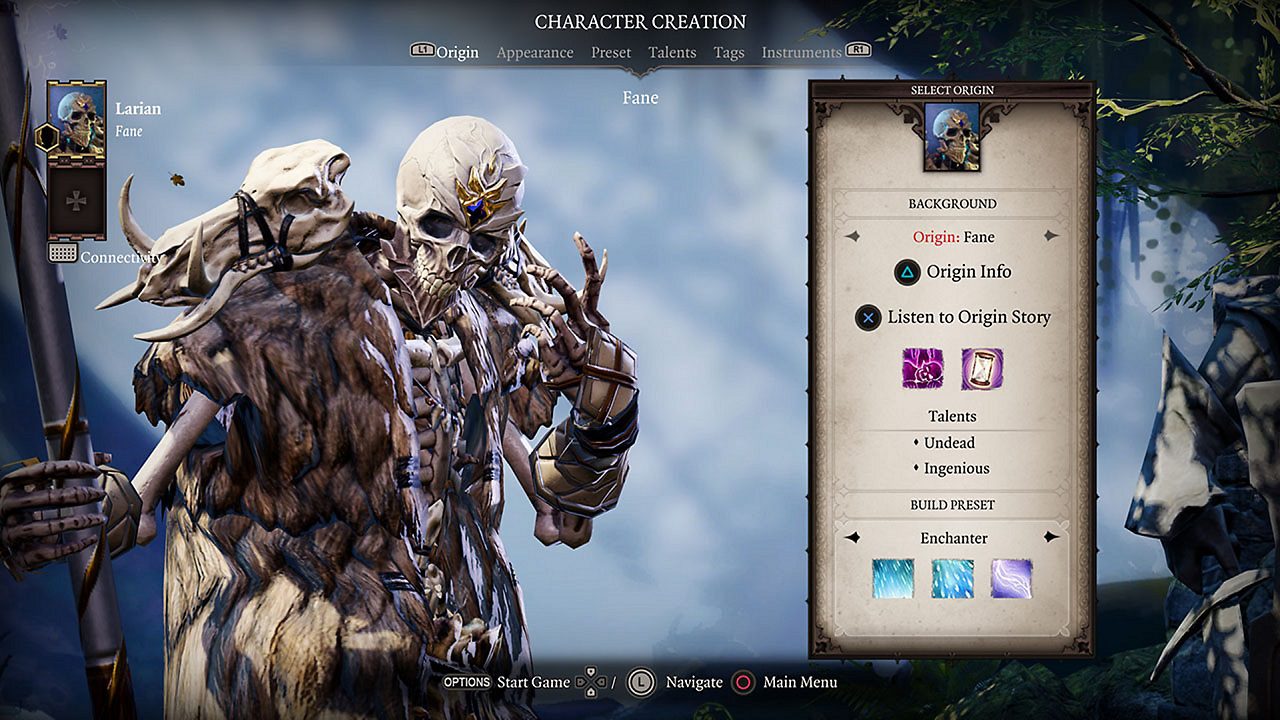Choose the previous origin with left arrow
1280x720 pixels.
tap(852, 237)
